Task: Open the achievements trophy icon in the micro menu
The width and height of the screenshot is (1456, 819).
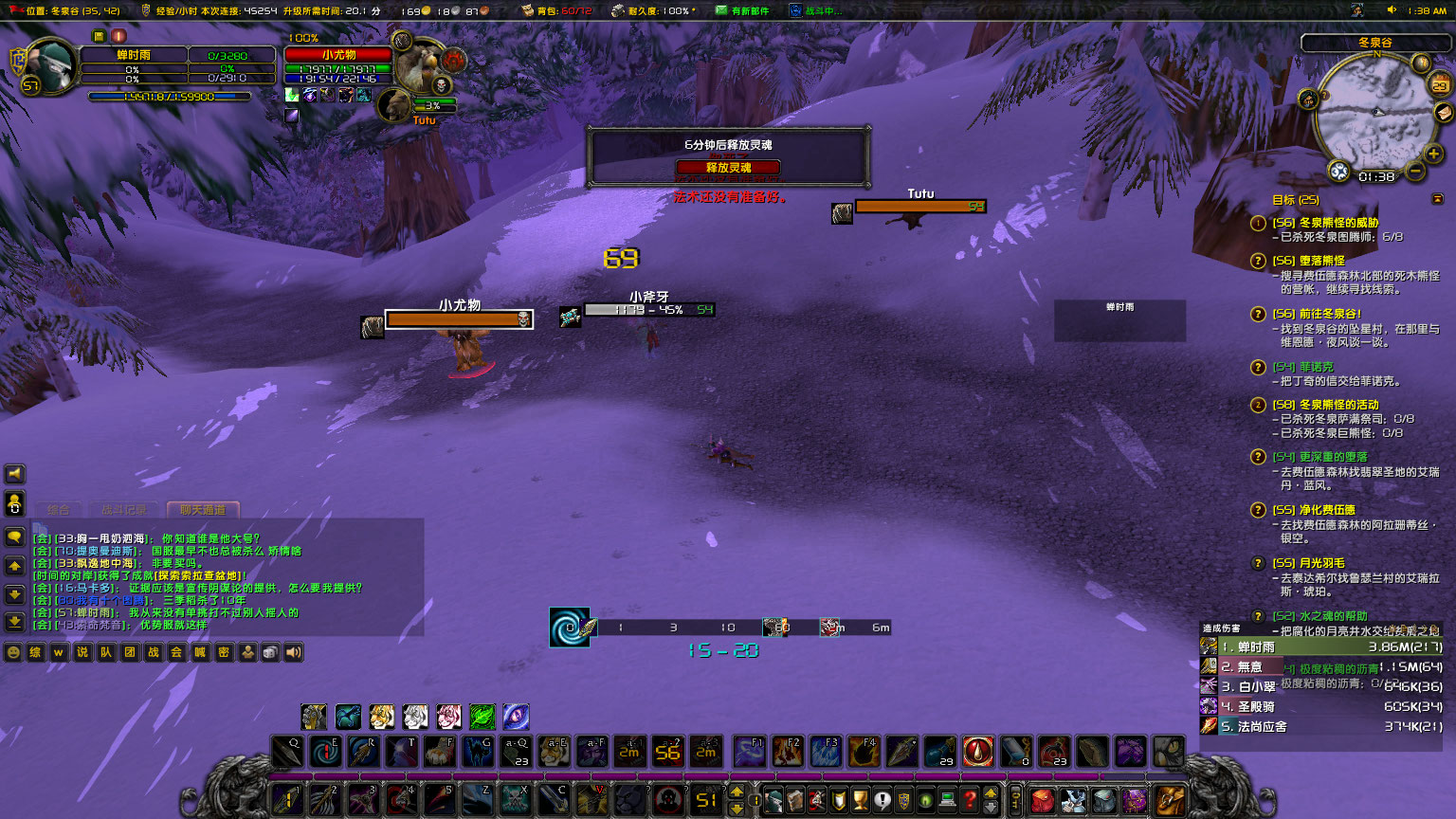Action: (862, 800)
